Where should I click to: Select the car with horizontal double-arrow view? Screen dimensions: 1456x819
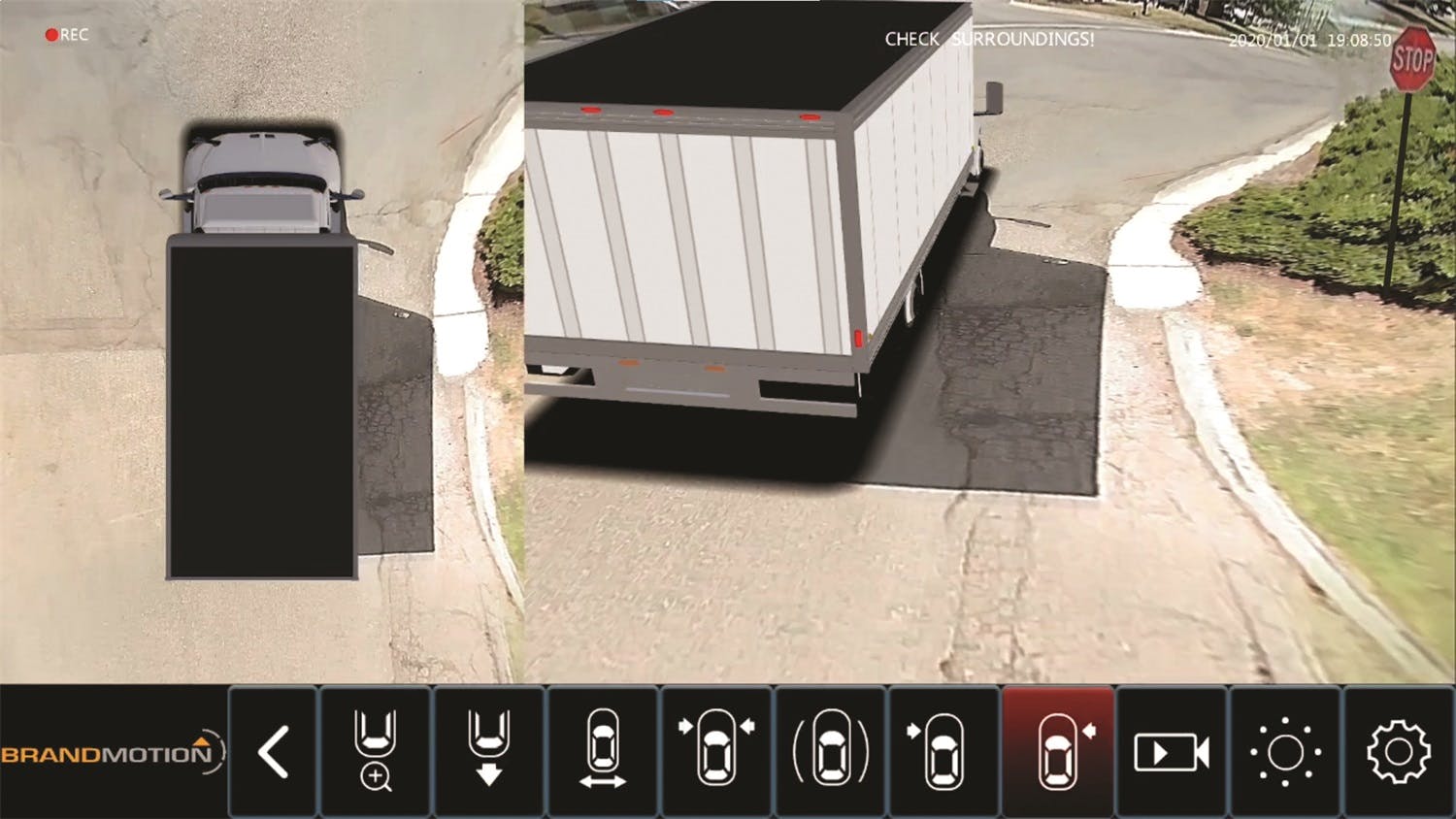tap(603, 752)
